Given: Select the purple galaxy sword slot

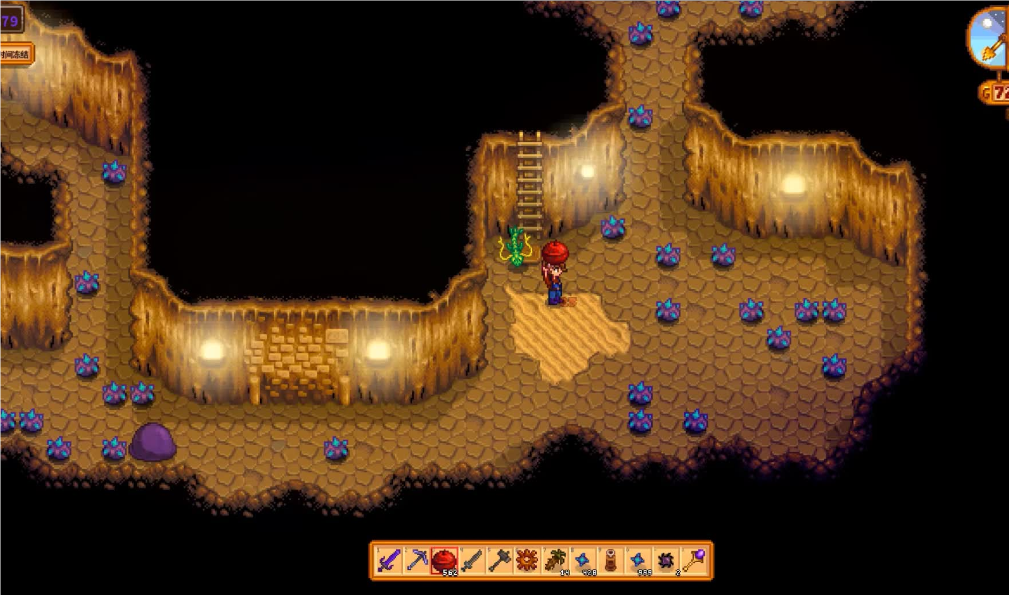Looking at the screenshot, I should tap(389, 560).
